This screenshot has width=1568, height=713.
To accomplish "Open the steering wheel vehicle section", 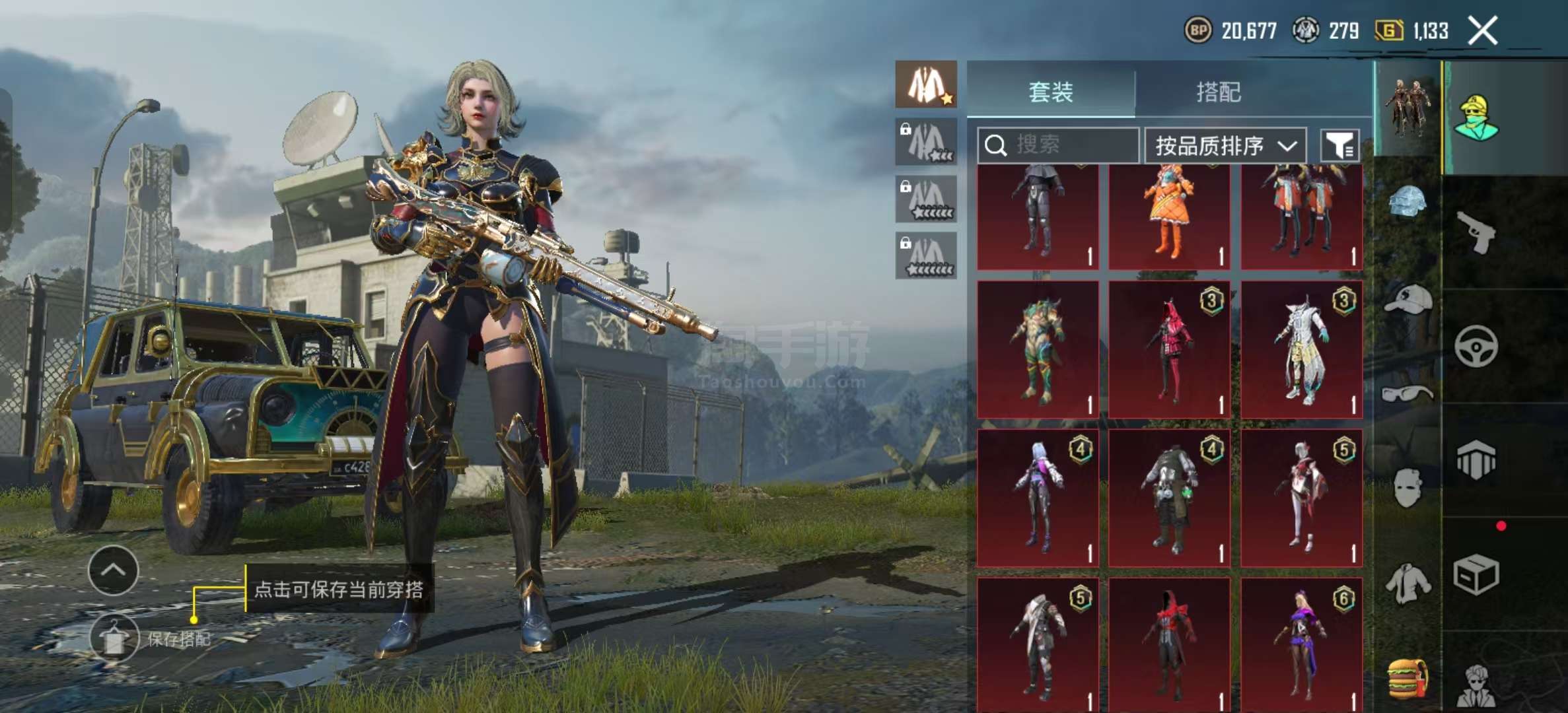I will point(1476,346).
